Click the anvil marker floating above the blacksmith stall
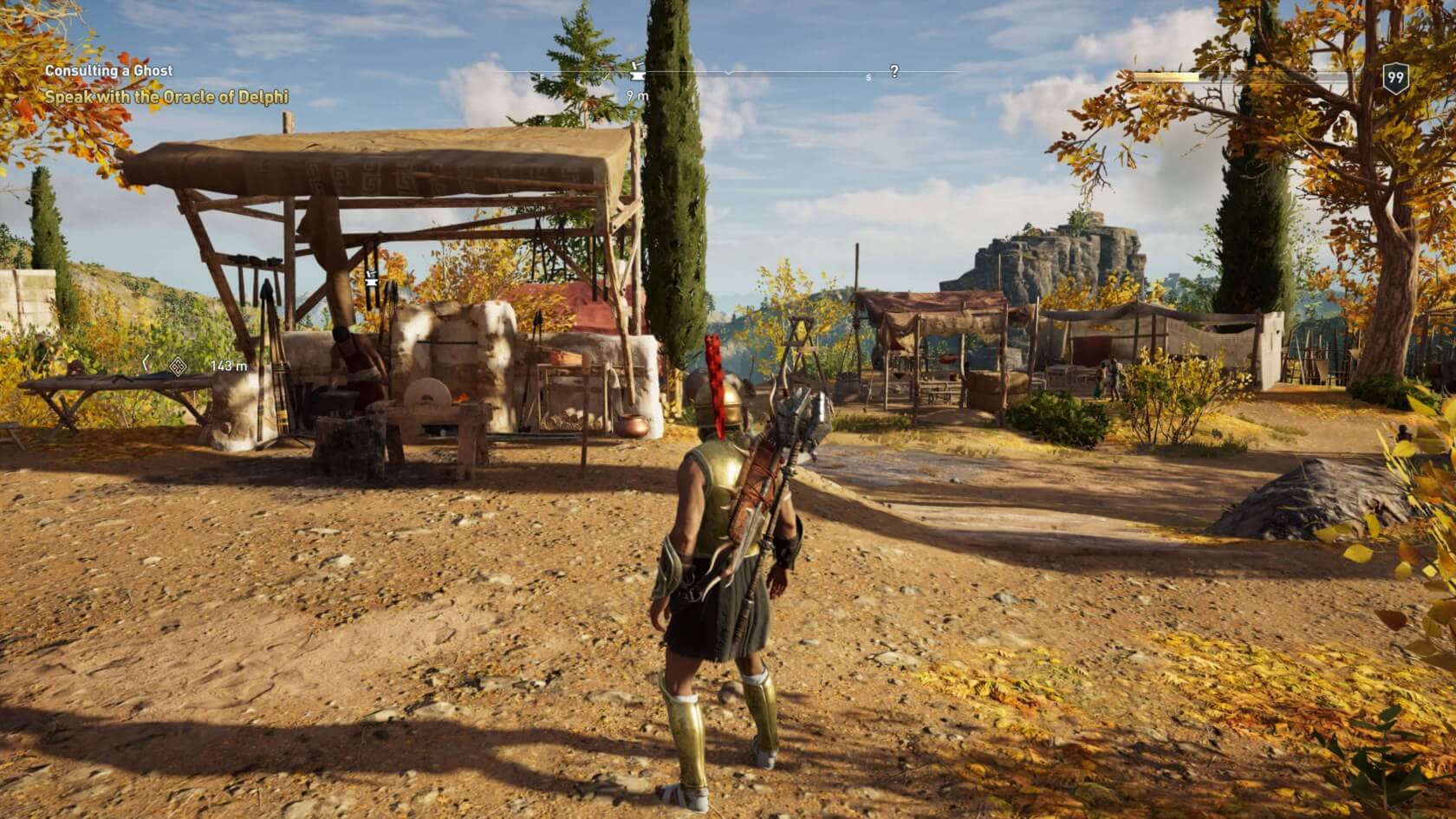 (x=372, y=279)
